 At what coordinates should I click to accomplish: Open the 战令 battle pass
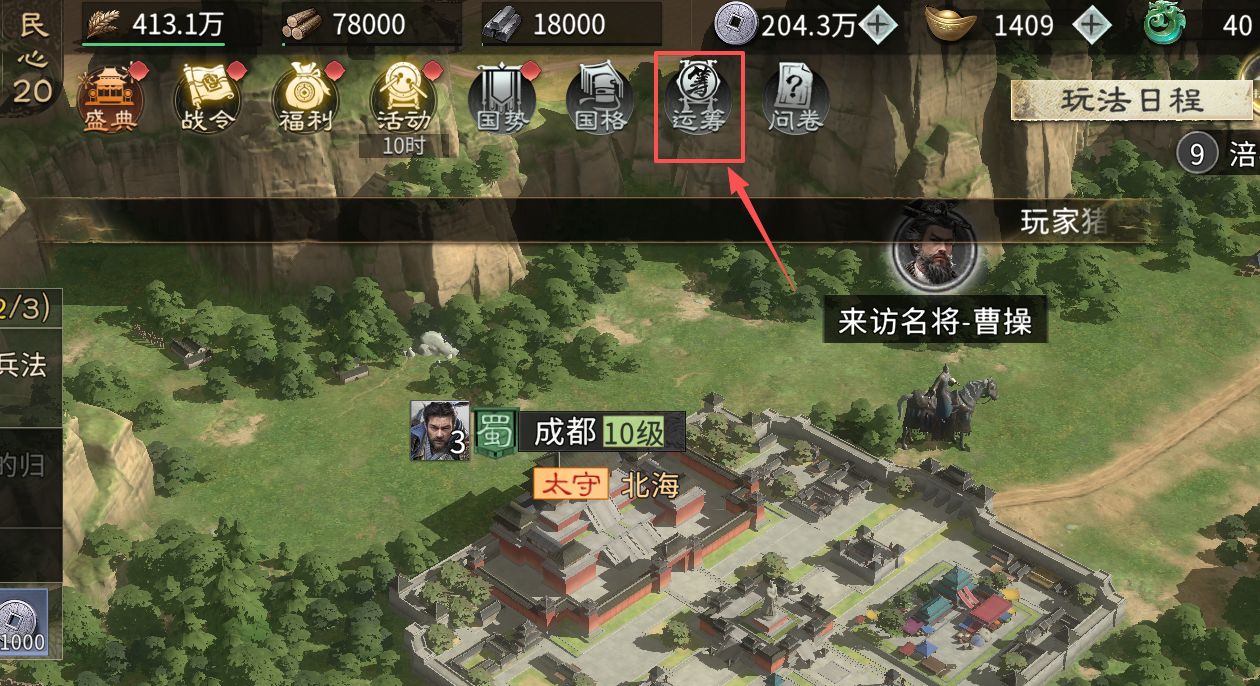point(207,98)
